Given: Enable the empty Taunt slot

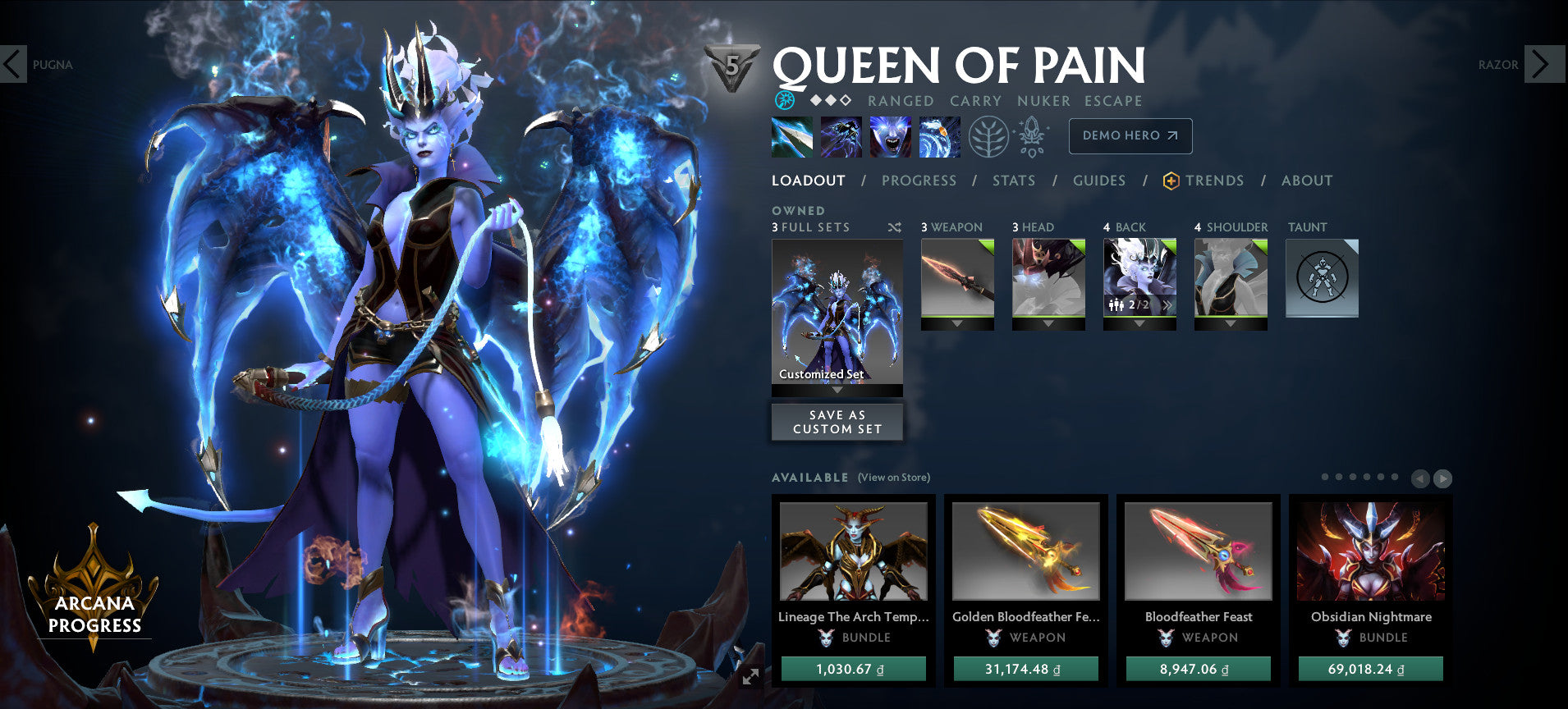Looking at the screenshot, I should [1322, 279].
